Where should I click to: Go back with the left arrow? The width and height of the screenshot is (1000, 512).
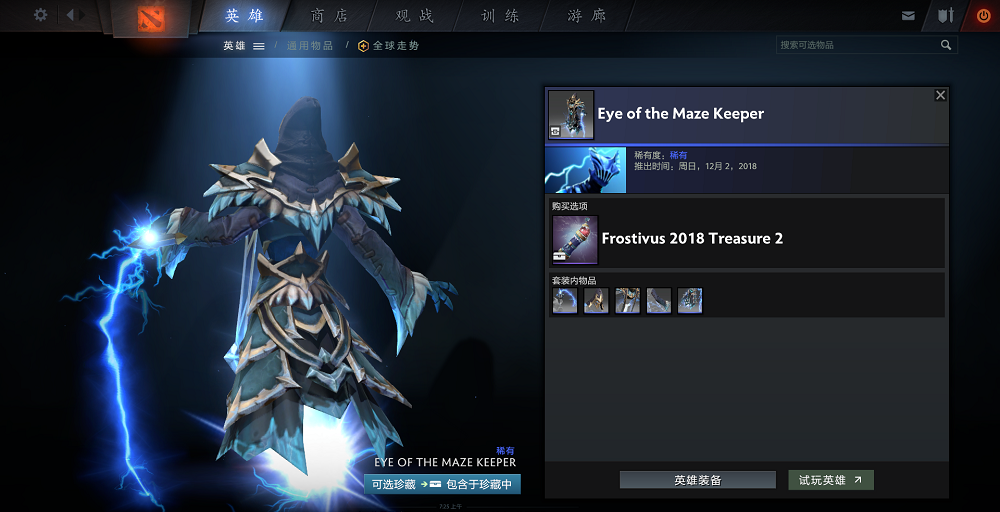[70, 15]
